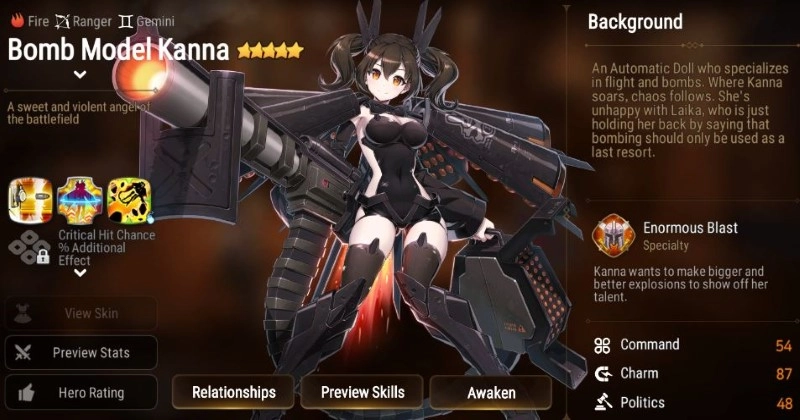Select the Awaken button
The height and width of the screenshot is (420, 800).
pos(491,392)
